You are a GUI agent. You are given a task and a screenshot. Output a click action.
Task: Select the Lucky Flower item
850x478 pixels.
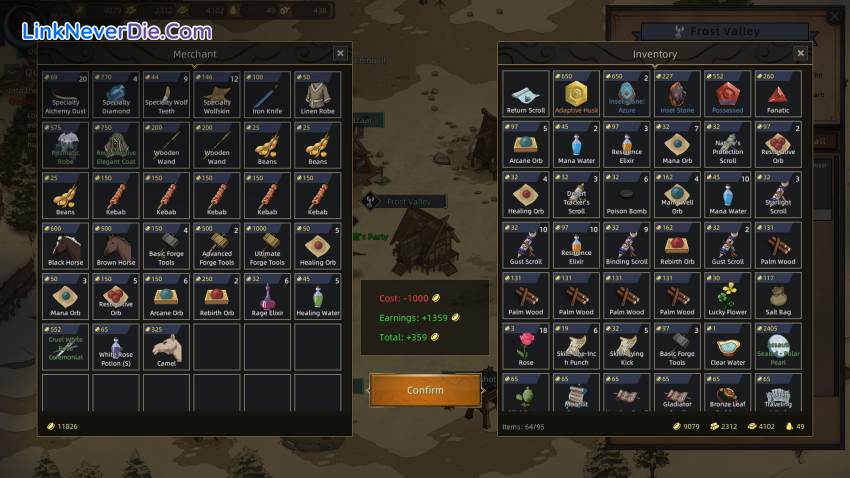tap(727, 296)
